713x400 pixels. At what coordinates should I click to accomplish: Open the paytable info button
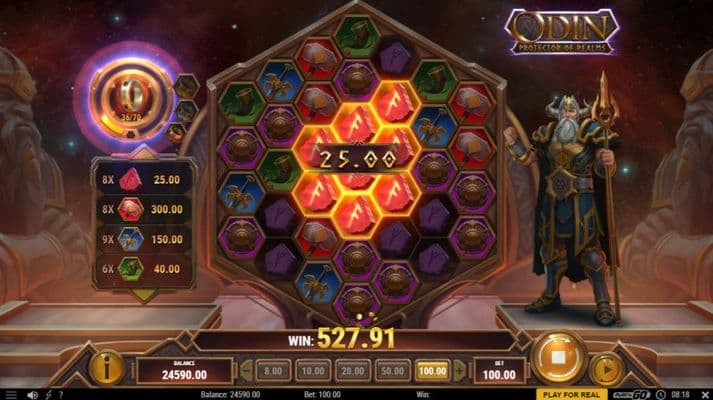click(x=106, y=368)
